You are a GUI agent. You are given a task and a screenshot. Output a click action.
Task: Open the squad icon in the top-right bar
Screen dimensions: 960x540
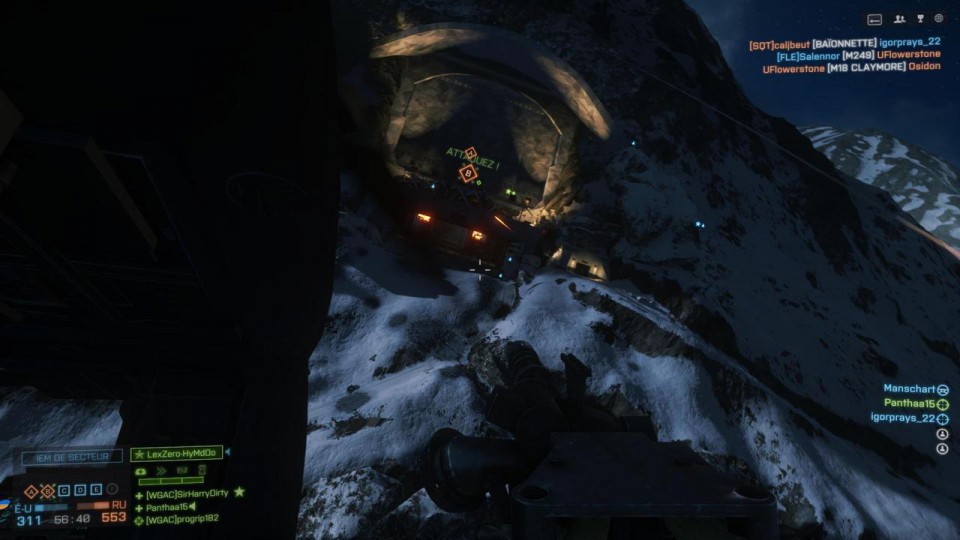point(900,19)
